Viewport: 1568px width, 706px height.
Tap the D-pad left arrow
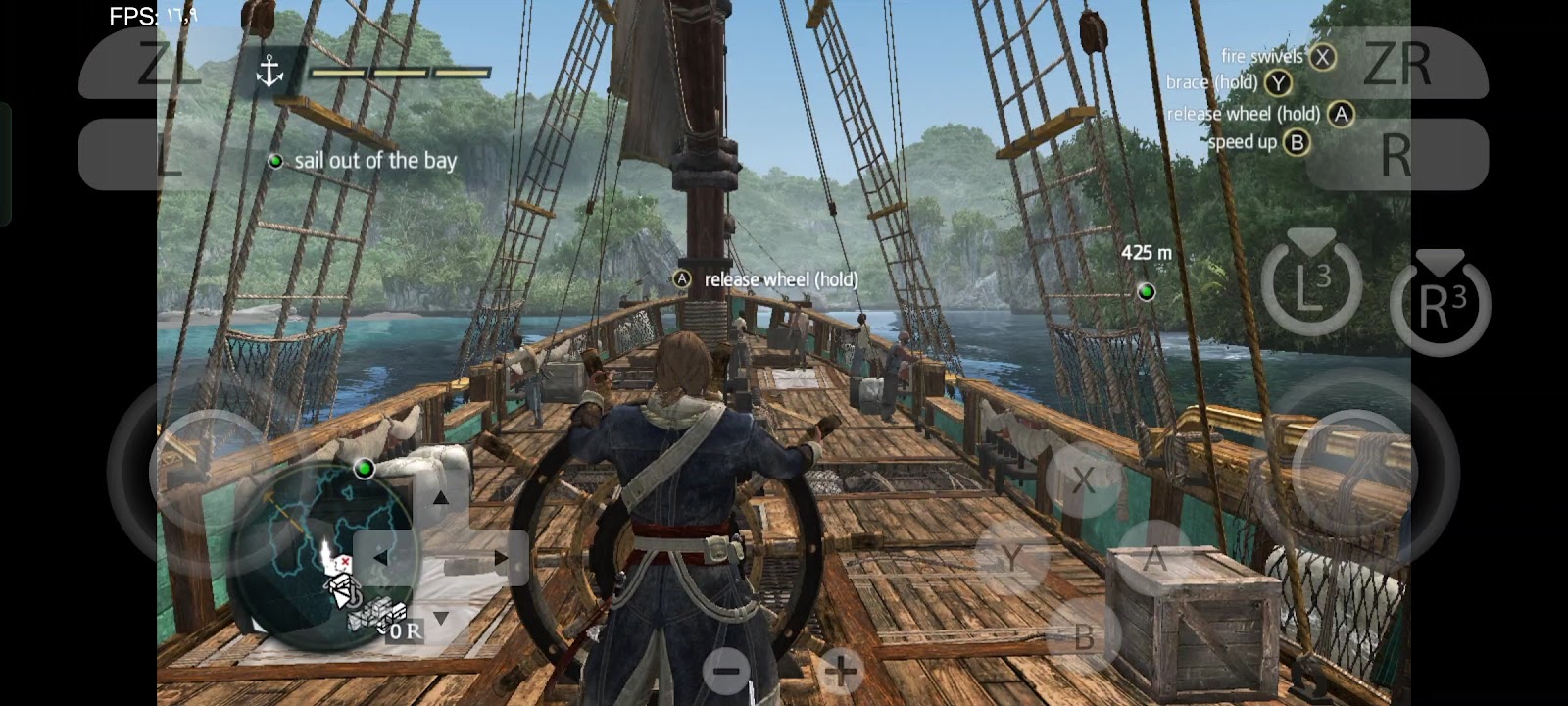[380, 558]
